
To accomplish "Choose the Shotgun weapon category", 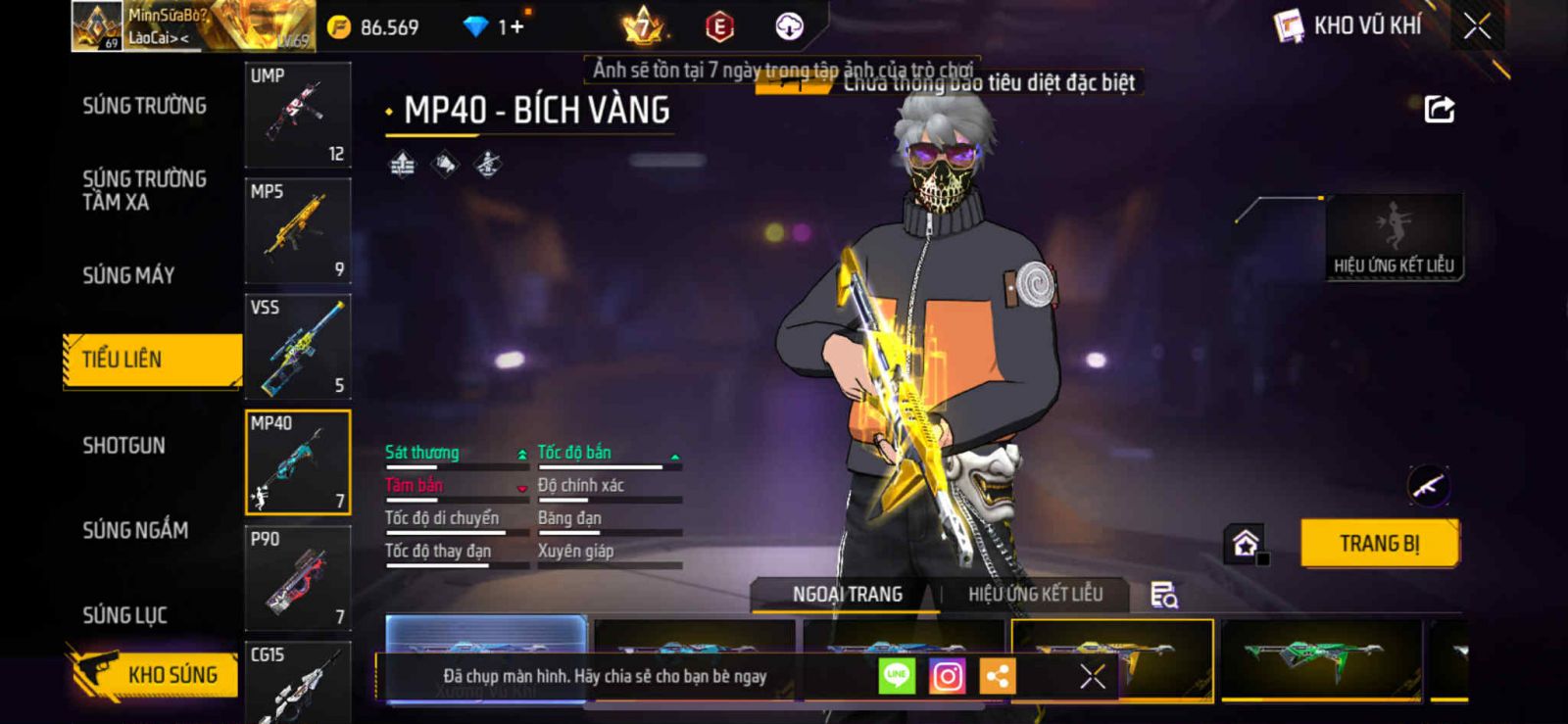I will coord(123,446).
